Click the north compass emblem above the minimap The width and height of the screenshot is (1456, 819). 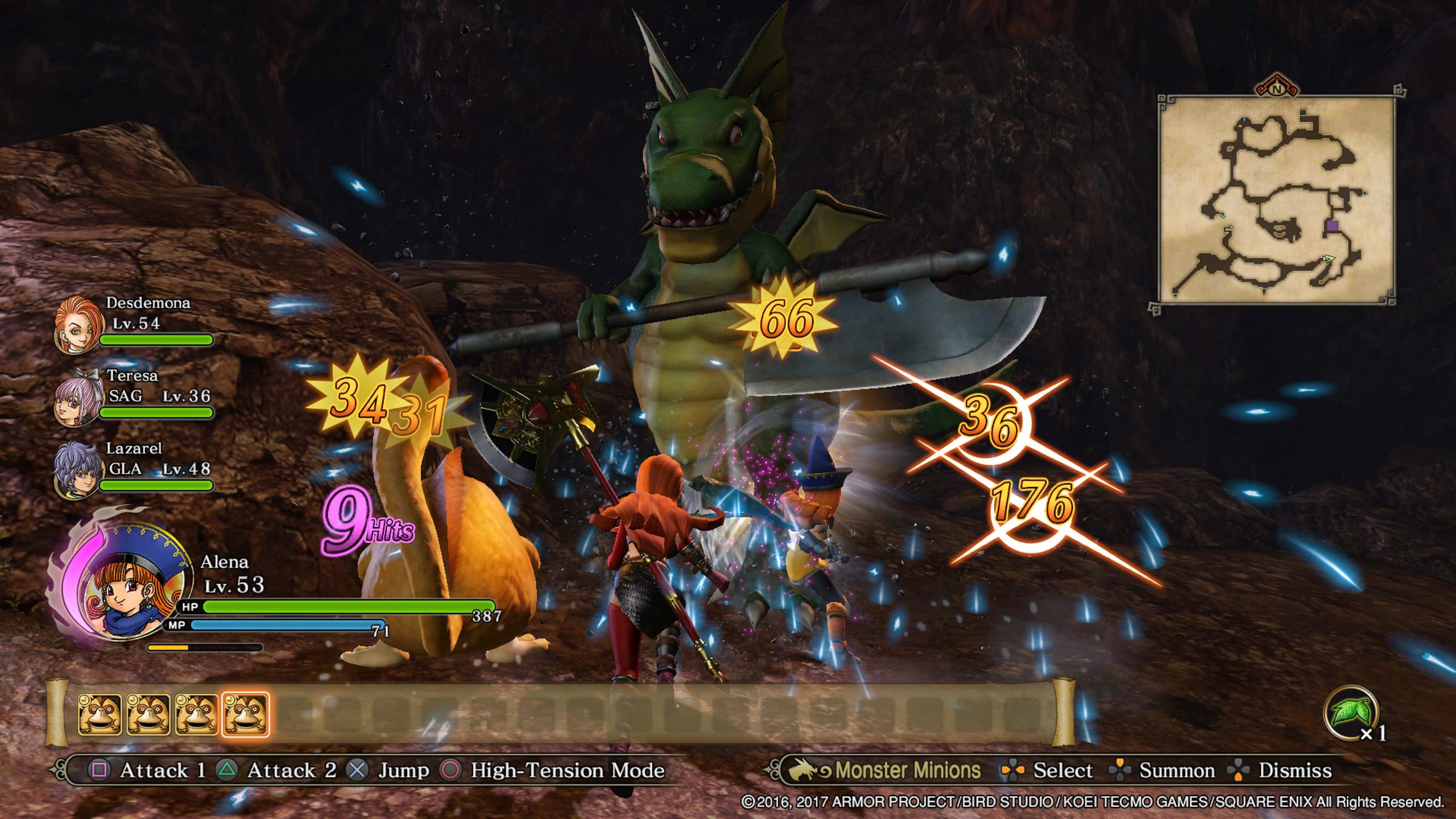(1277, 89)
